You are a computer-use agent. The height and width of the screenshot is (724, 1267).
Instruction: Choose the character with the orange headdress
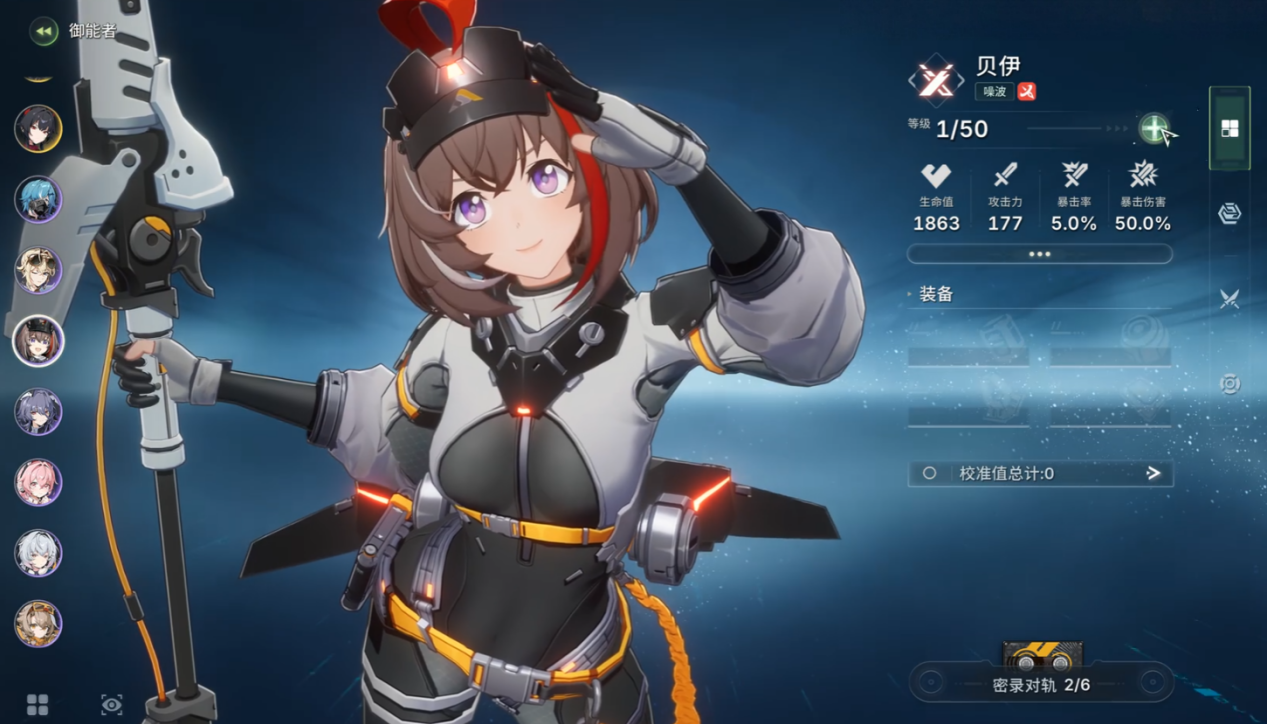pos(38,624)
